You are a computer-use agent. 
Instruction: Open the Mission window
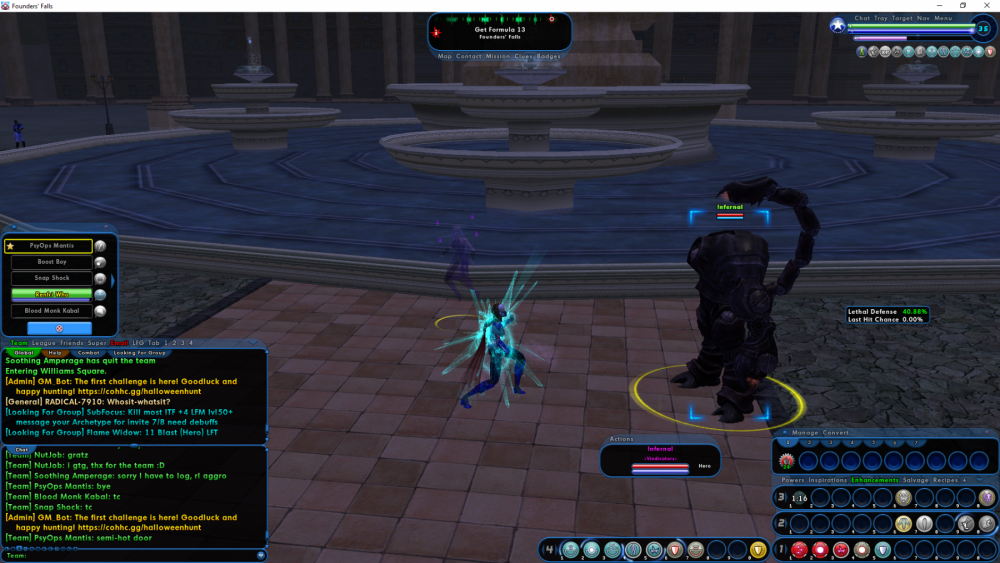click(x=499, y=57)
